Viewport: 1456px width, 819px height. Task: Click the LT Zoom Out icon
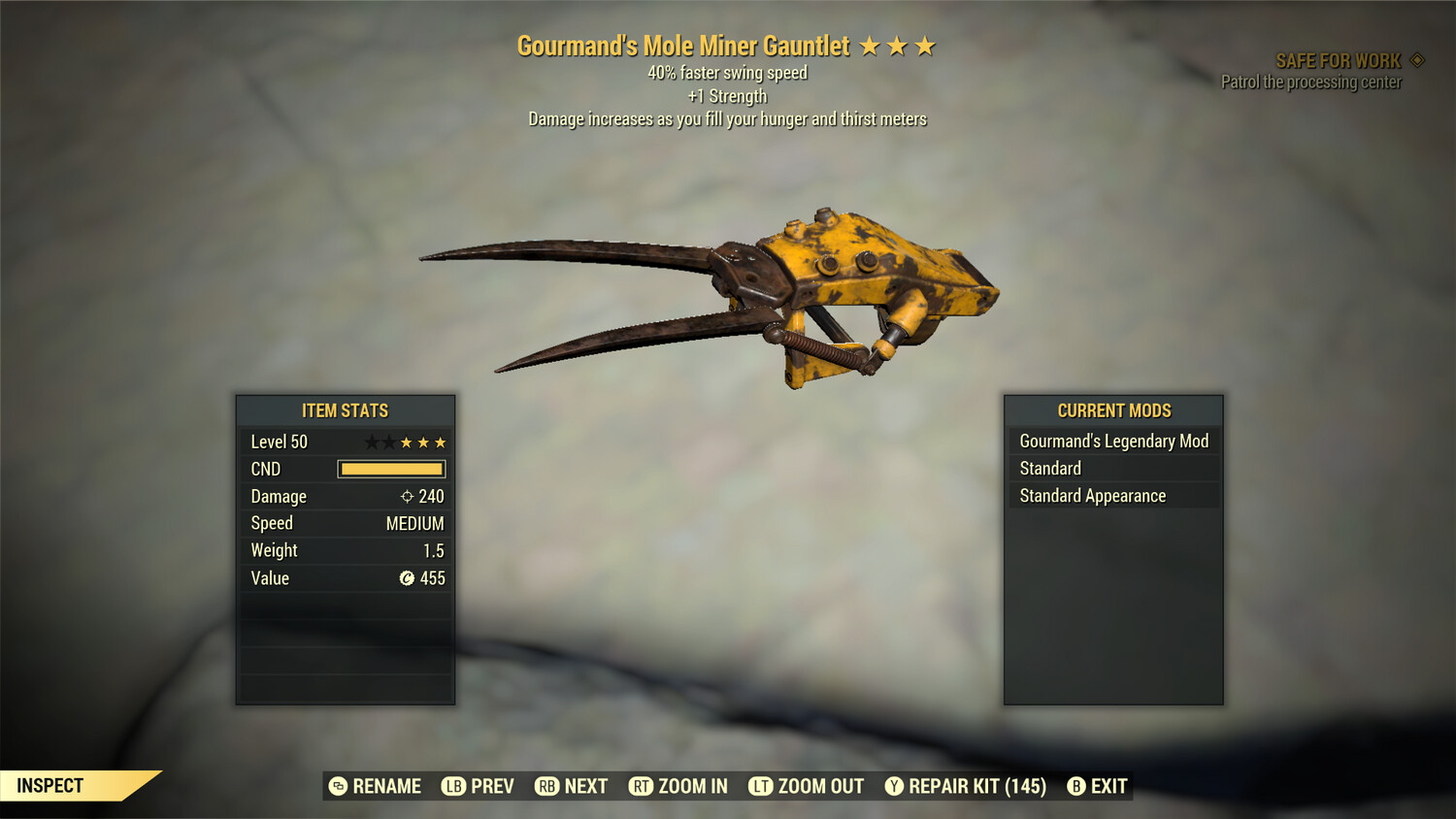click(x=762, y=786)
